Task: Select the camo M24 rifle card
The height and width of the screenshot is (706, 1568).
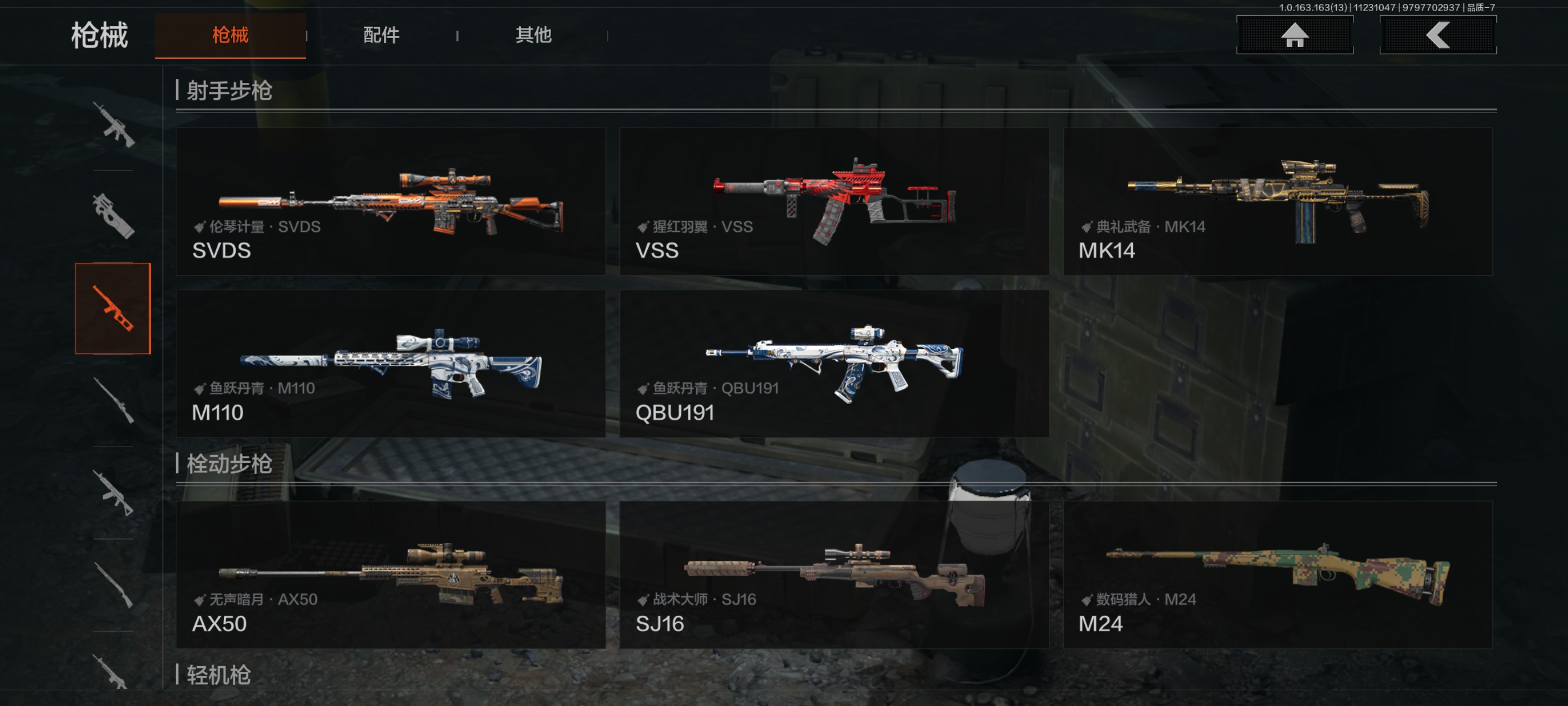Action: point(1277,574)
